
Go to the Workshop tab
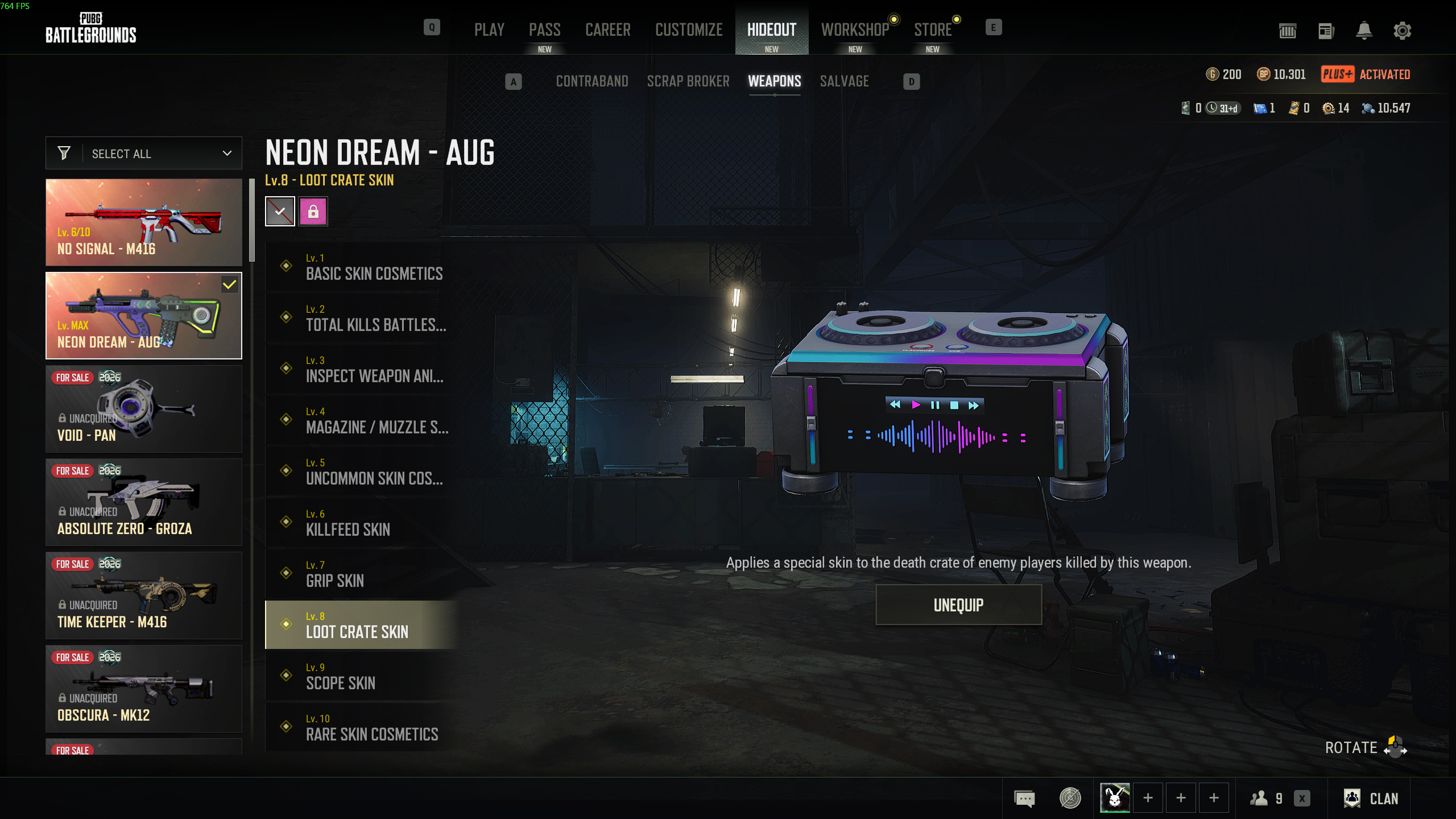(x=855, y=30)
